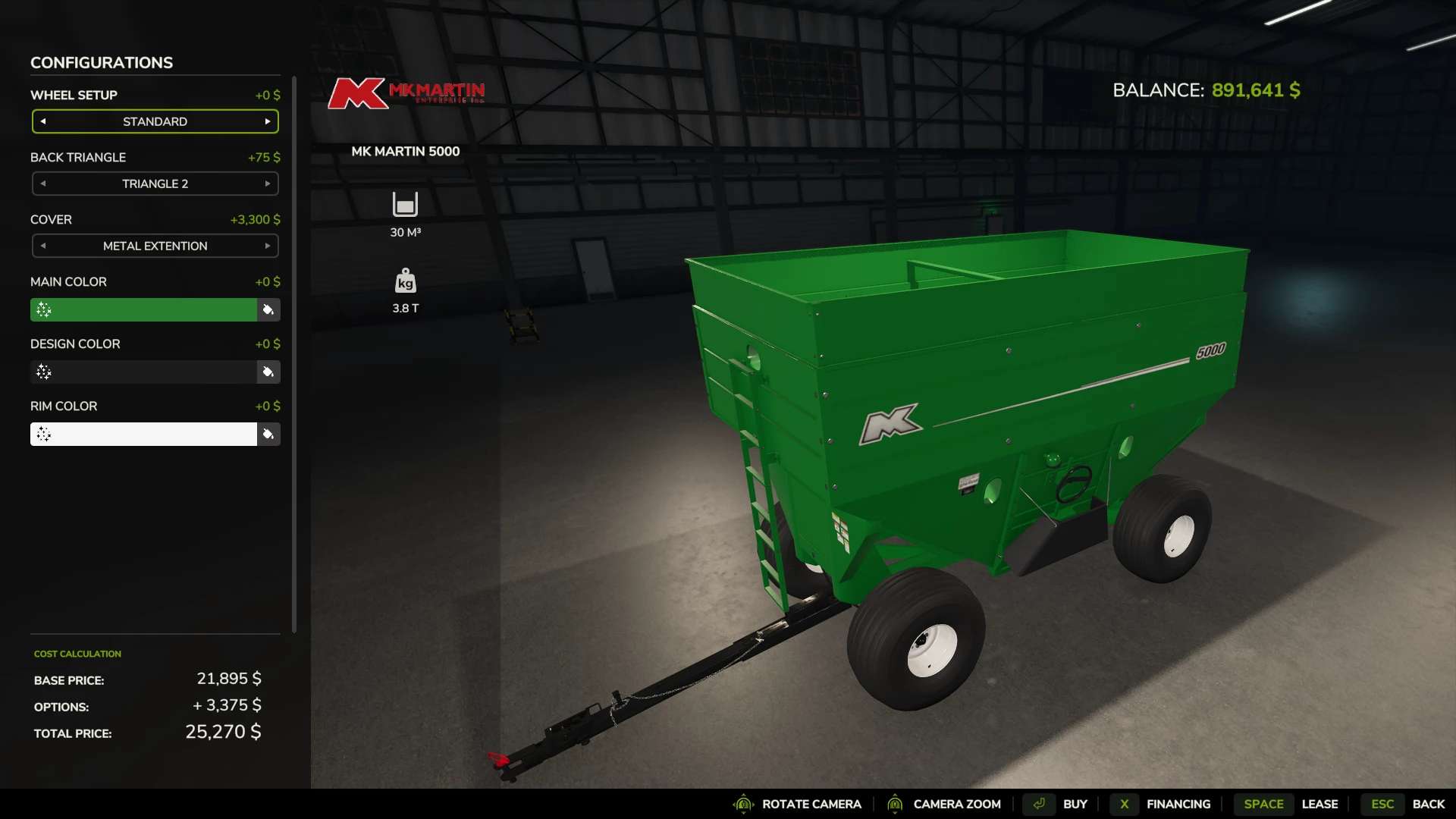The image size is (1456, 819).
Task: Advance to the next Cover option
Action: 268,246
